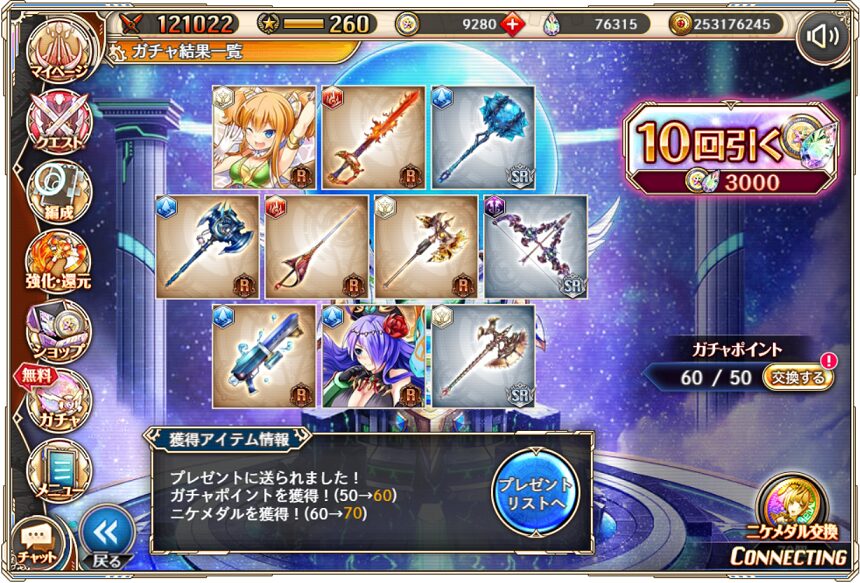
Task: Select the orange-haired girl card
Action: coord(264,137)
